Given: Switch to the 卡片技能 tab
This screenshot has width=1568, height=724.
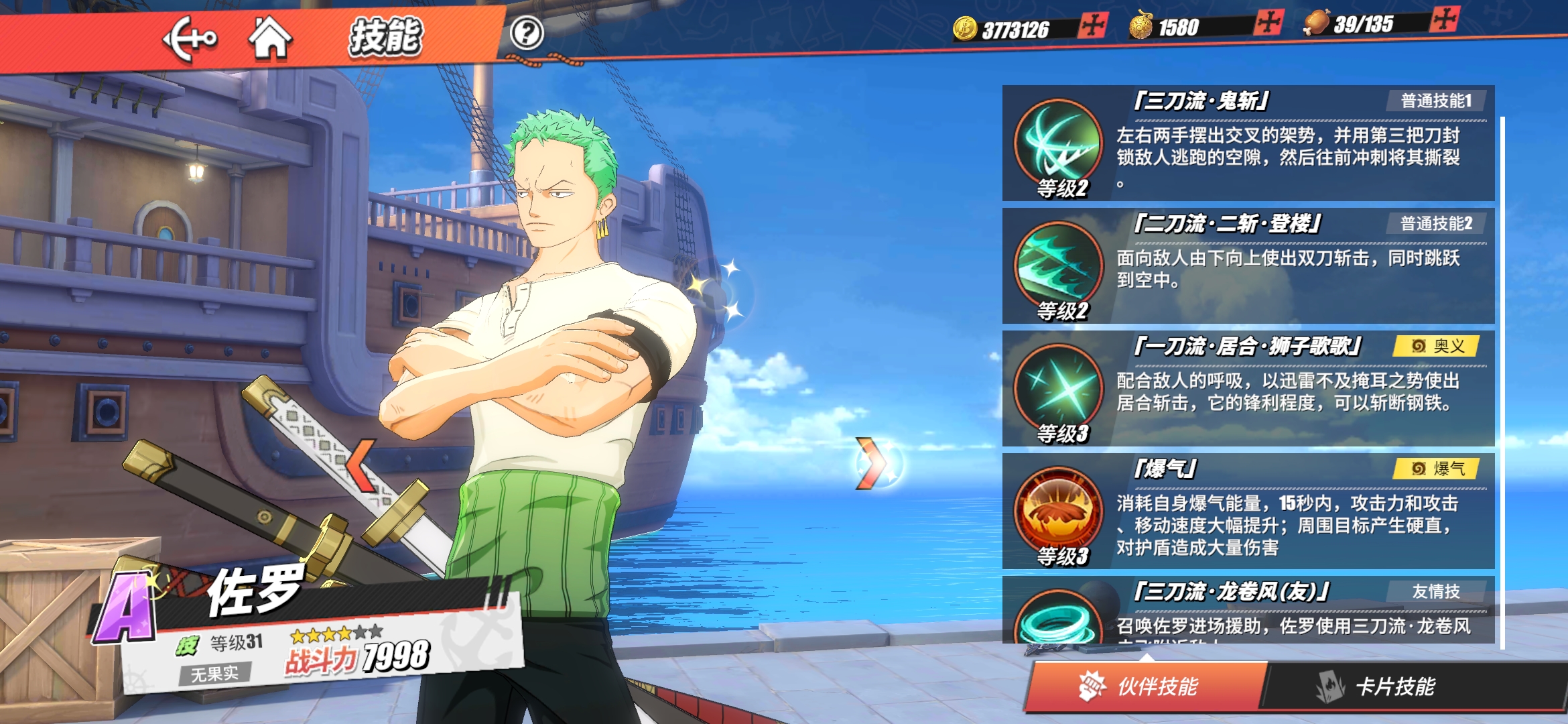Looking at the screenshot, I should click(1395, 686).
